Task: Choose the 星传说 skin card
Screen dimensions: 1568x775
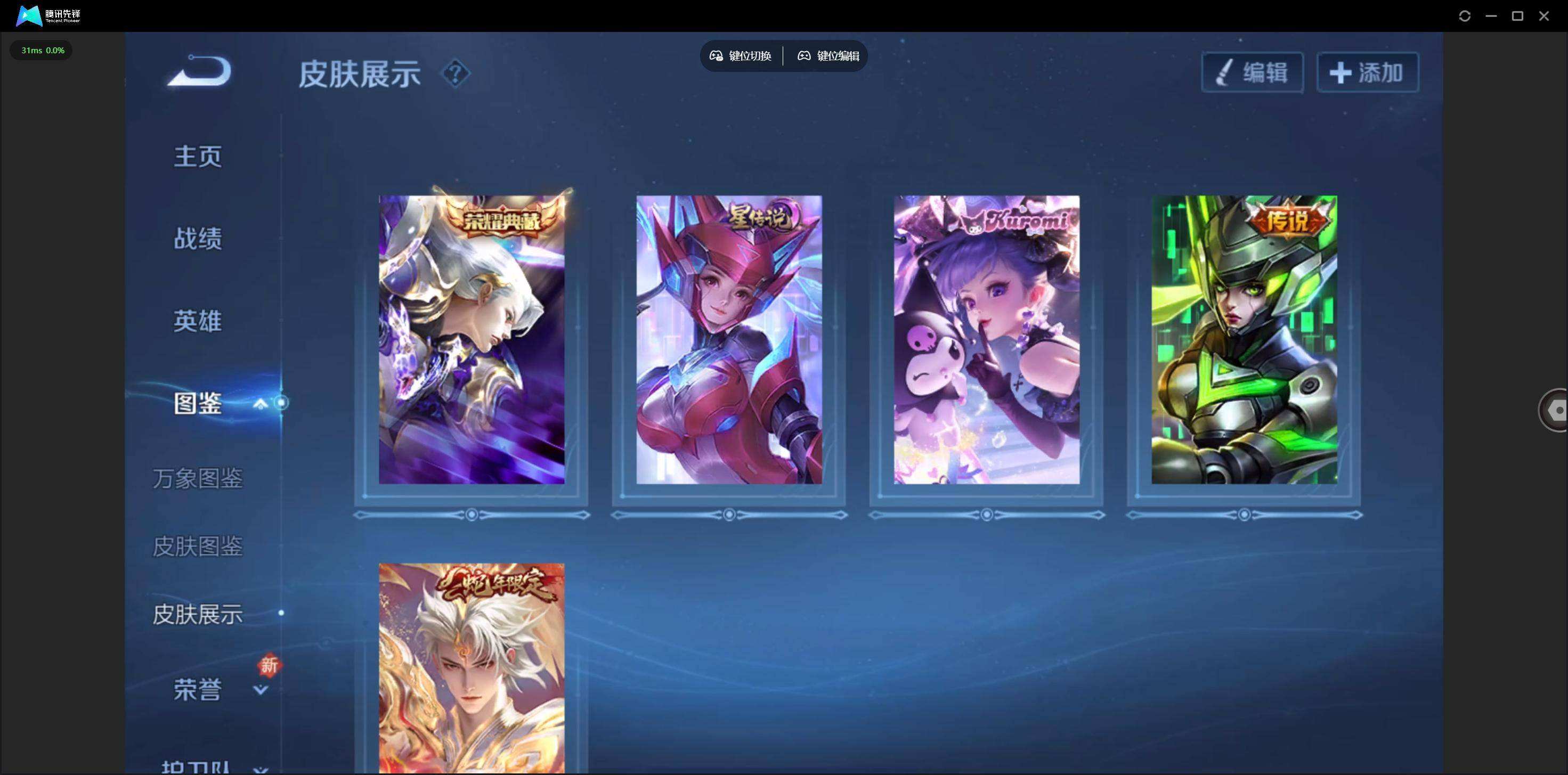Action: click(x=729, y=339)
